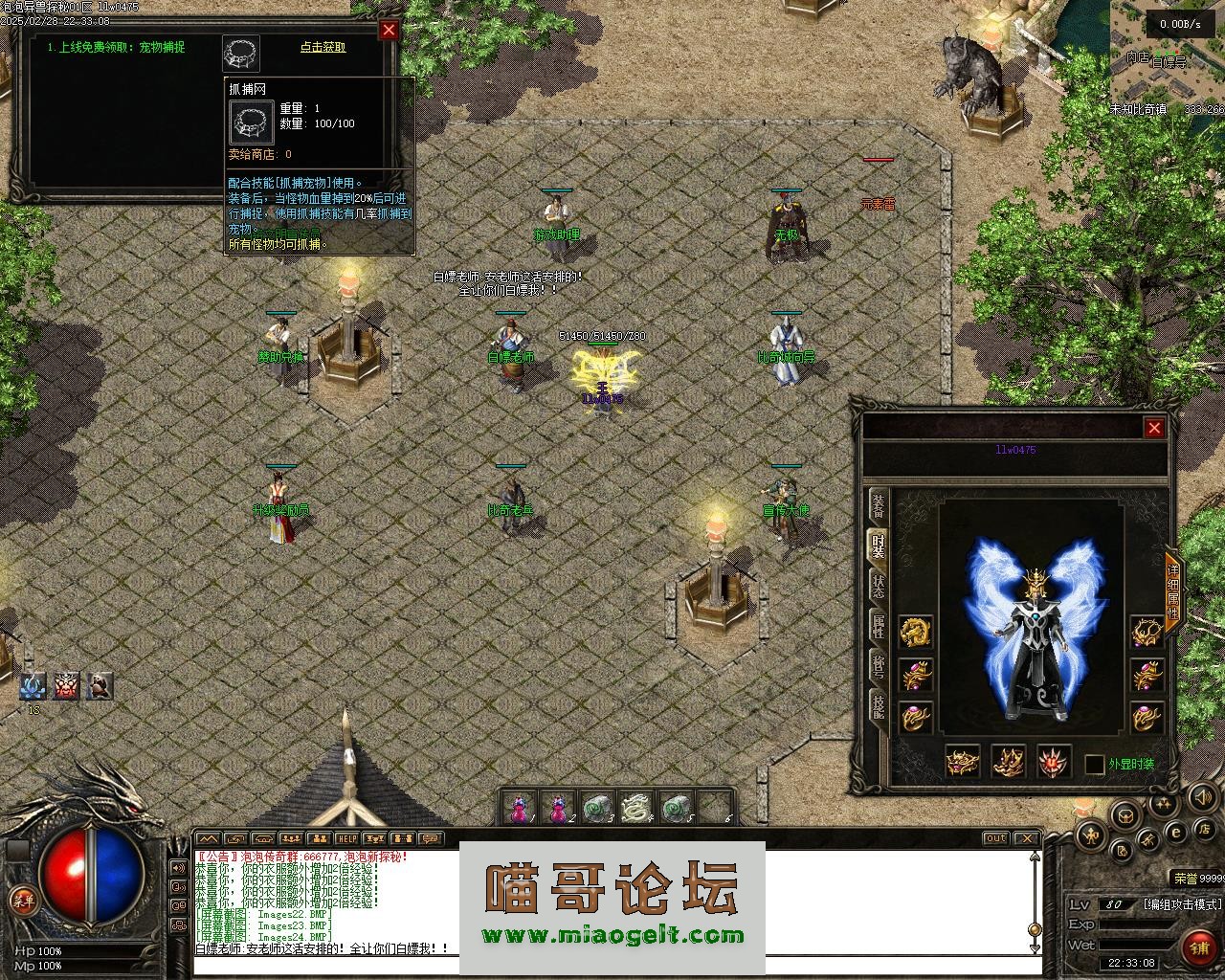Open the red 铺 shop button

(x=1197, y=947)
